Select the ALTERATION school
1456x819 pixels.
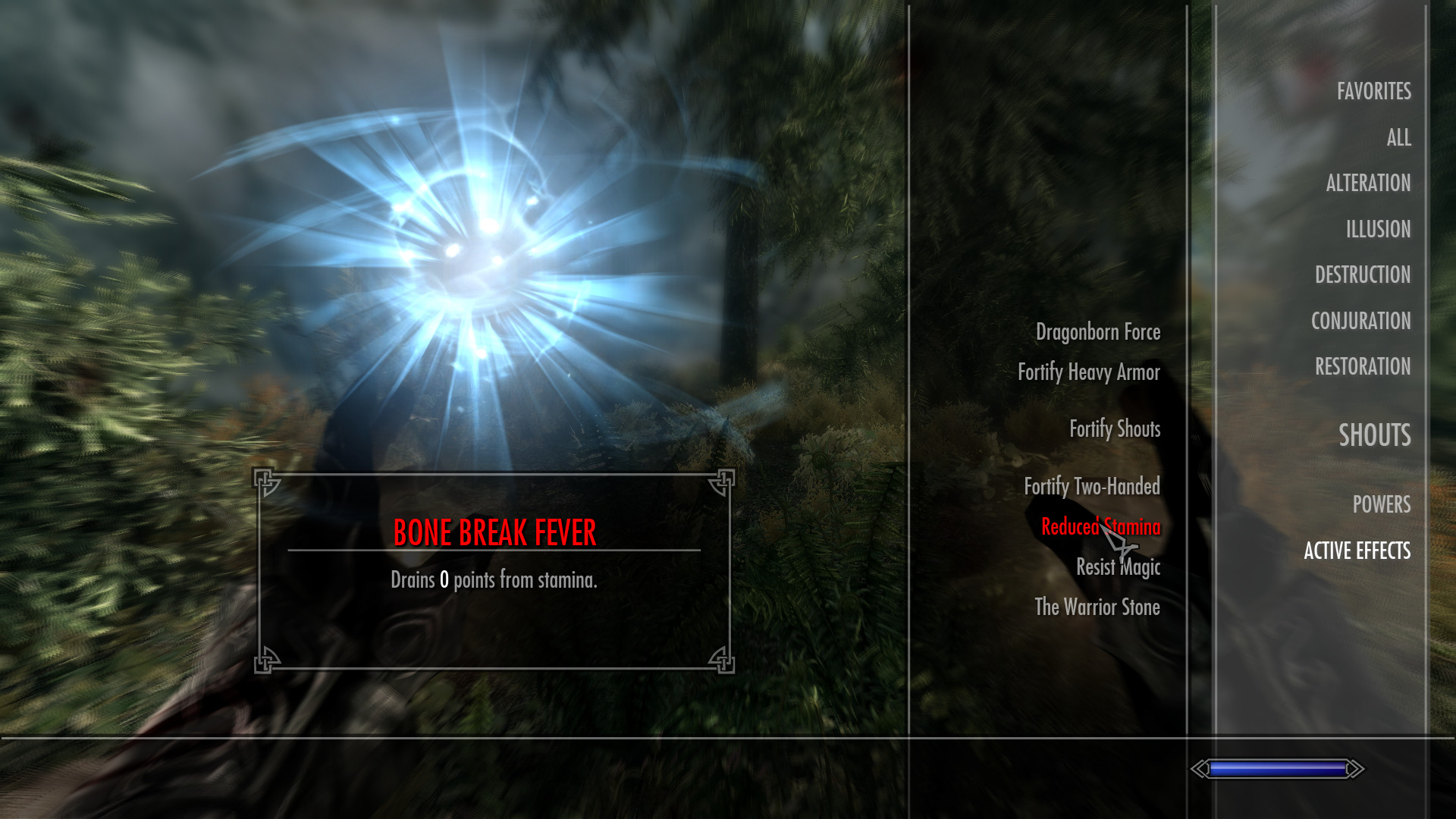(x=1367, y=184)
